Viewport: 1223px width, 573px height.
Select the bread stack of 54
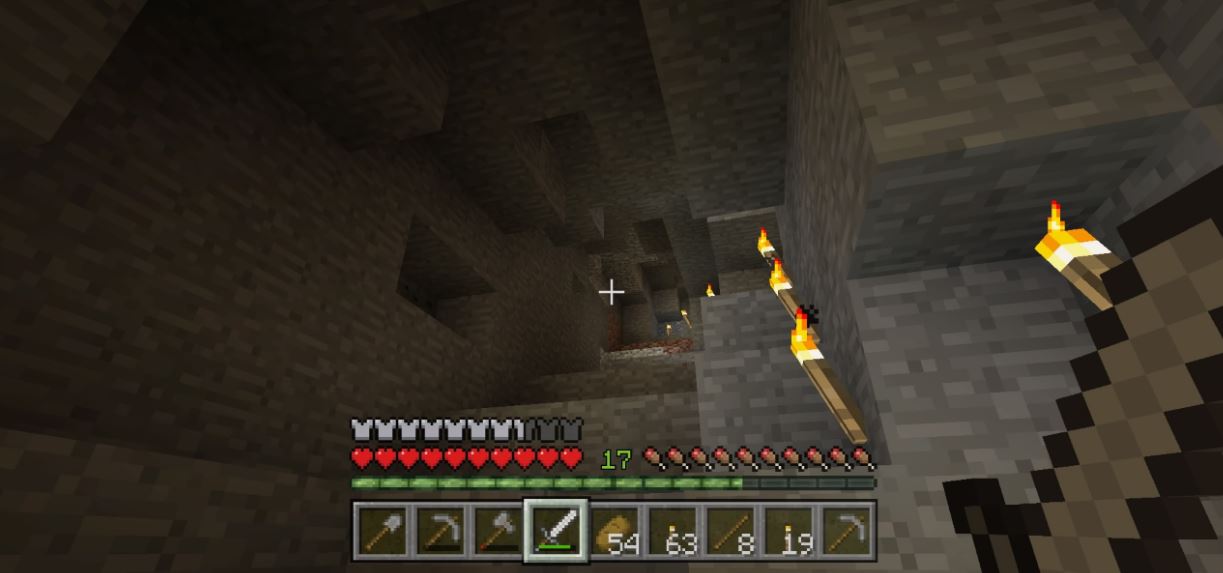614,530
